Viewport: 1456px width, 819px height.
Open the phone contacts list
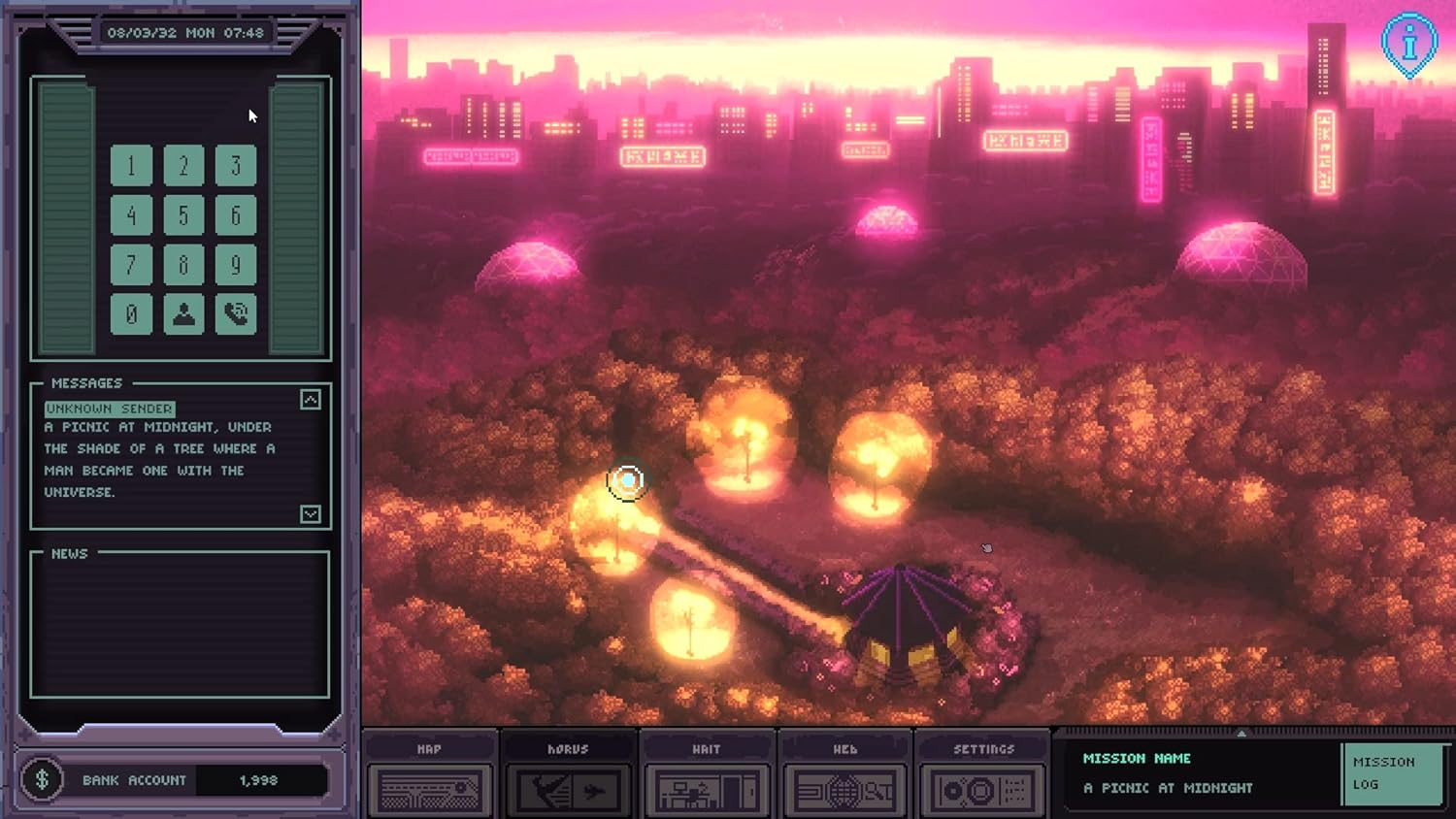pos(183,314)
